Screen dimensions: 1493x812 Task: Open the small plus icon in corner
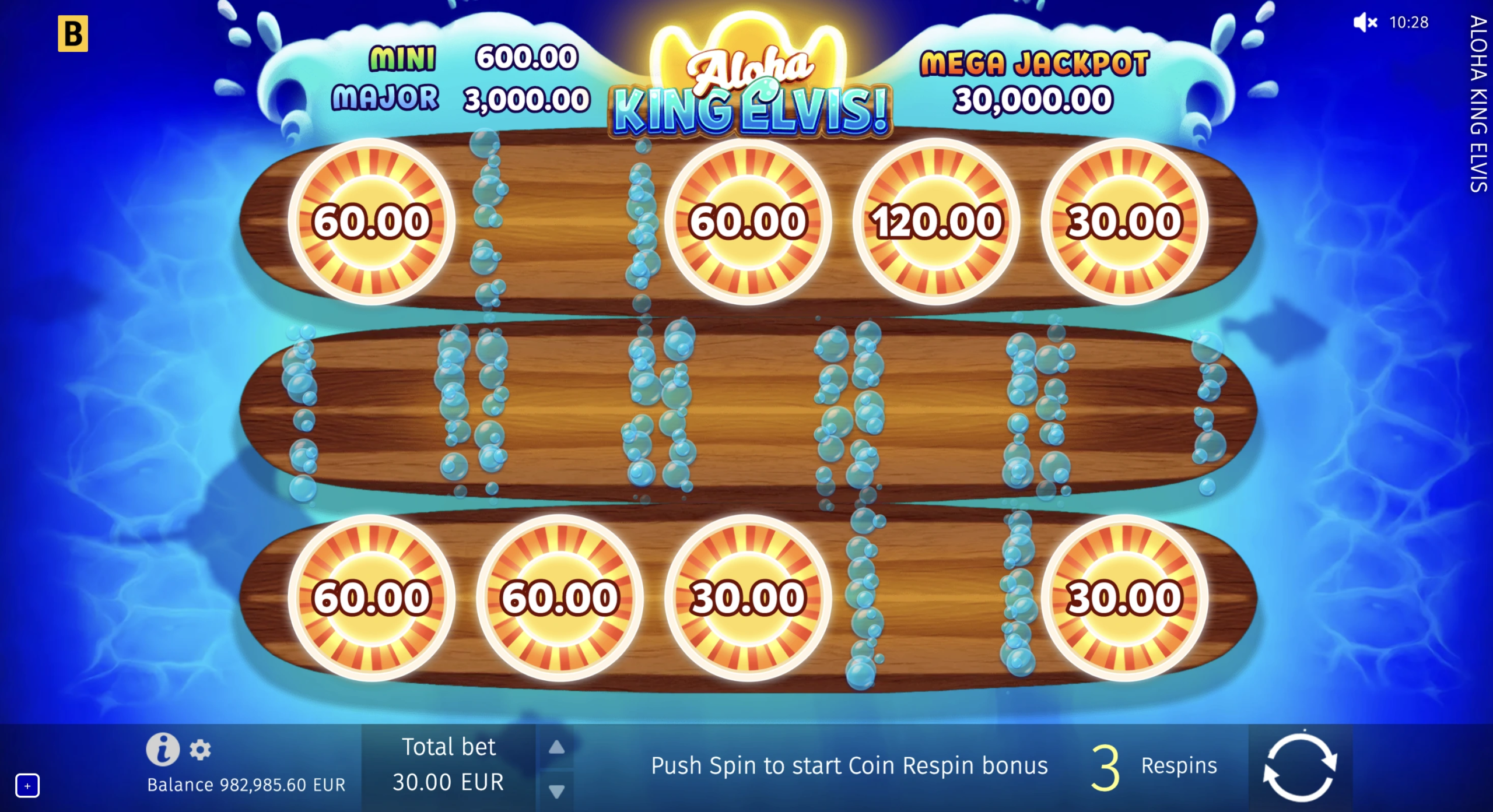pos(27,786)
